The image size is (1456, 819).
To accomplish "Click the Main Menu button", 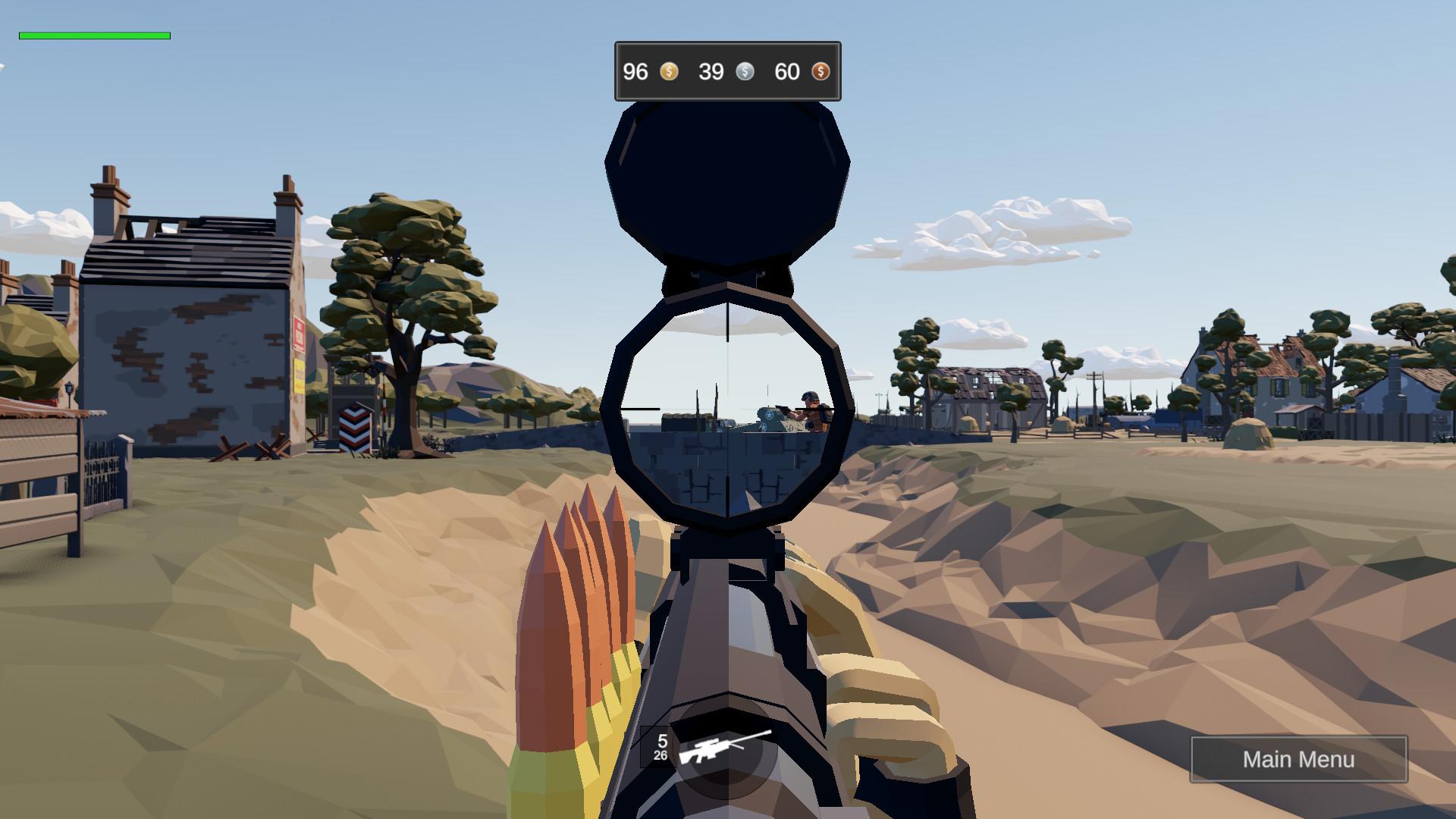I will [x=1299, y=759].
